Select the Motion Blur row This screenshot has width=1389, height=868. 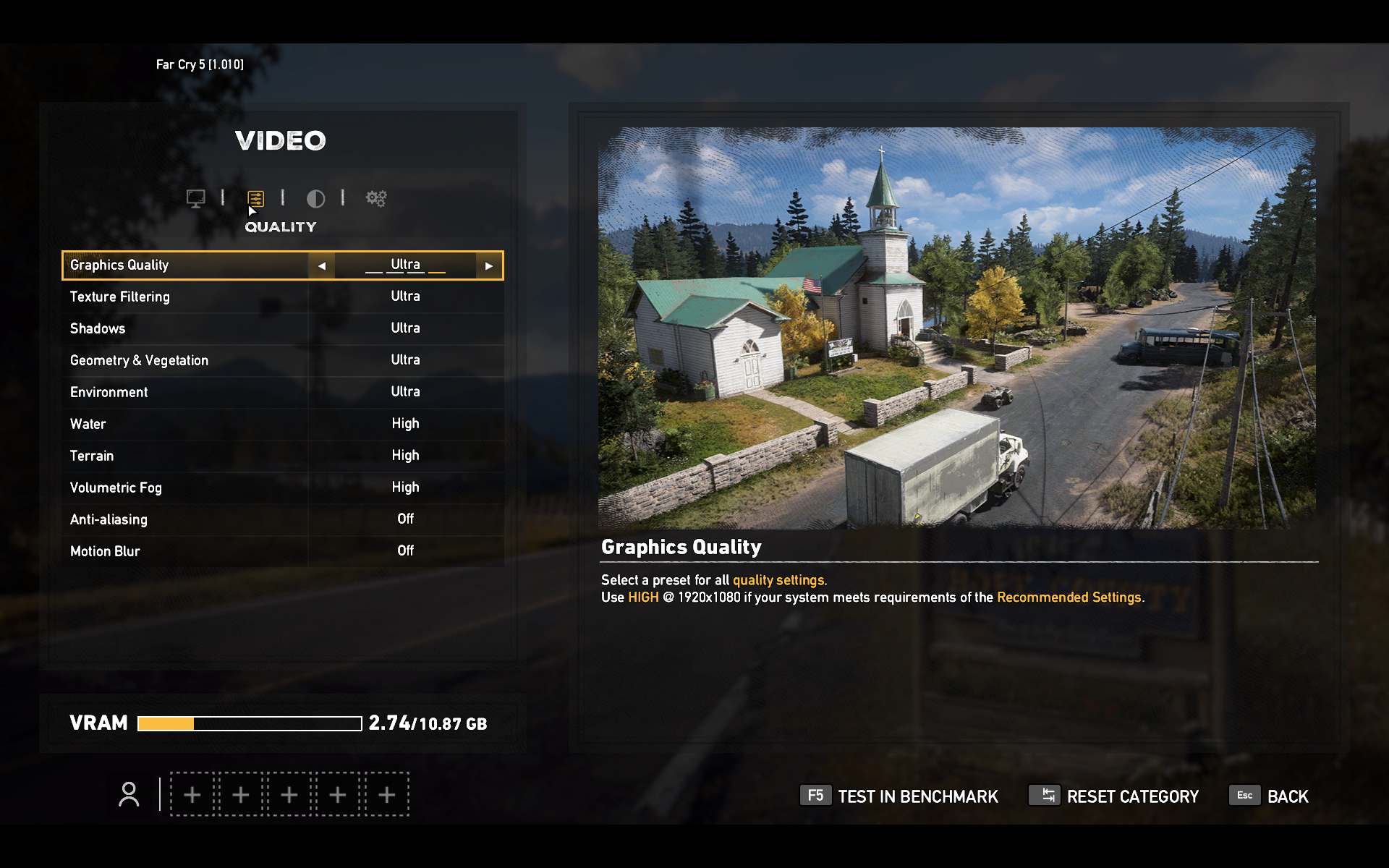282,551
